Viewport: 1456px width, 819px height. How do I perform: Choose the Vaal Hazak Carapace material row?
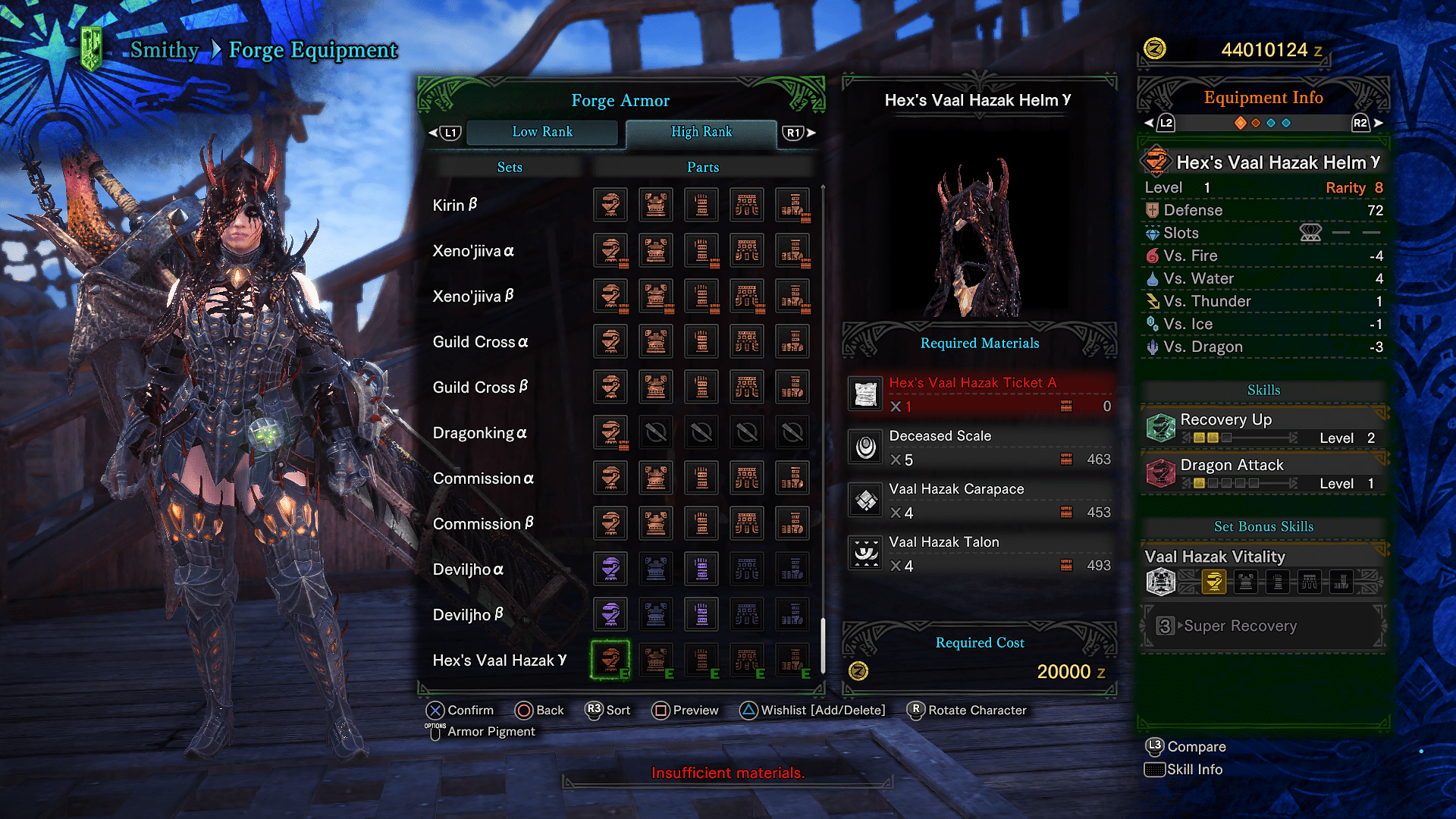pos(980,500)
